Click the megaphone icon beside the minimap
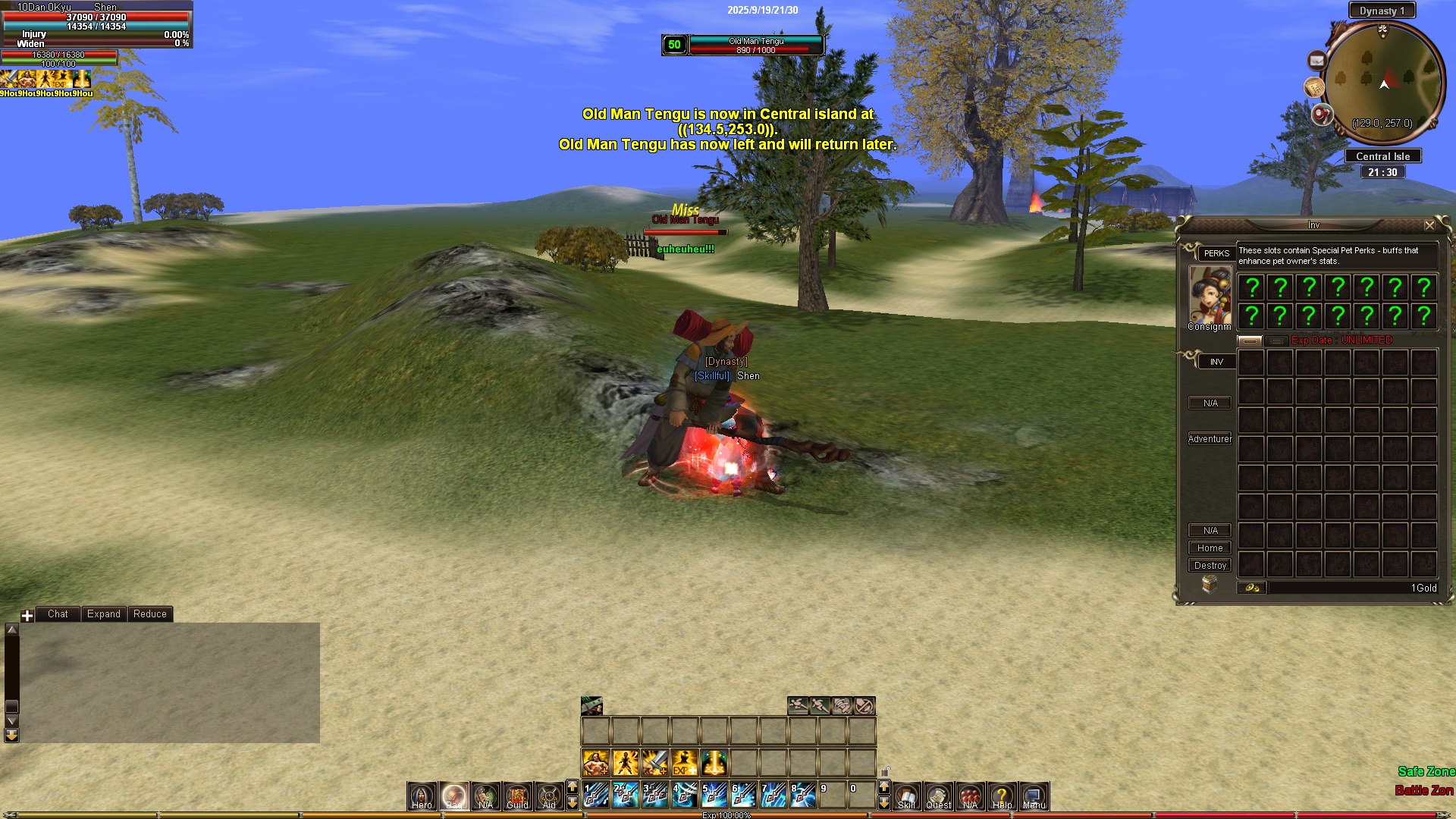Screen dimensions: 1456x819 [1322, 115]
